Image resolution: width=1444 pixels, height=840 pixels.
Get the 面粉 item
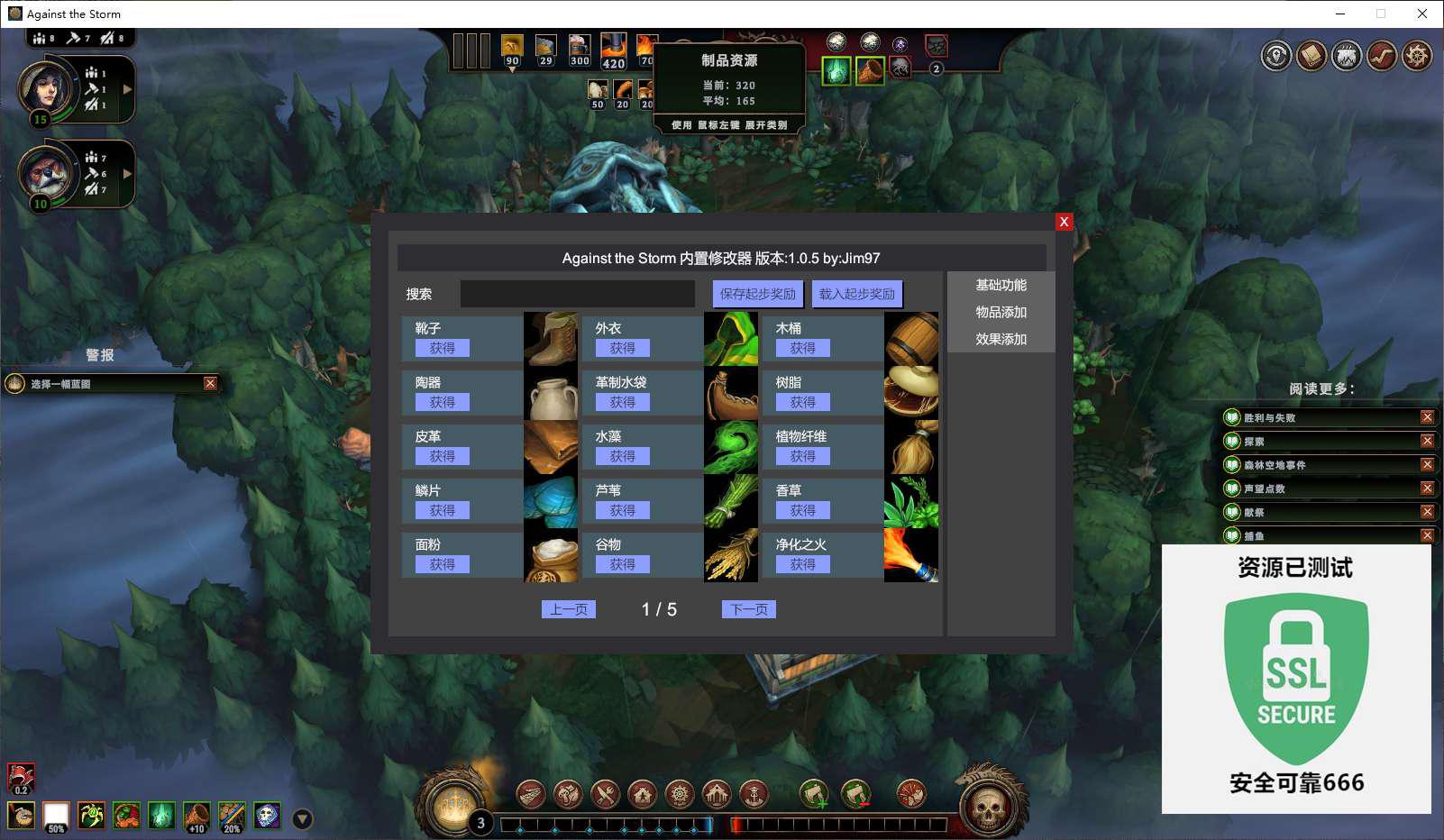point(442,564)
